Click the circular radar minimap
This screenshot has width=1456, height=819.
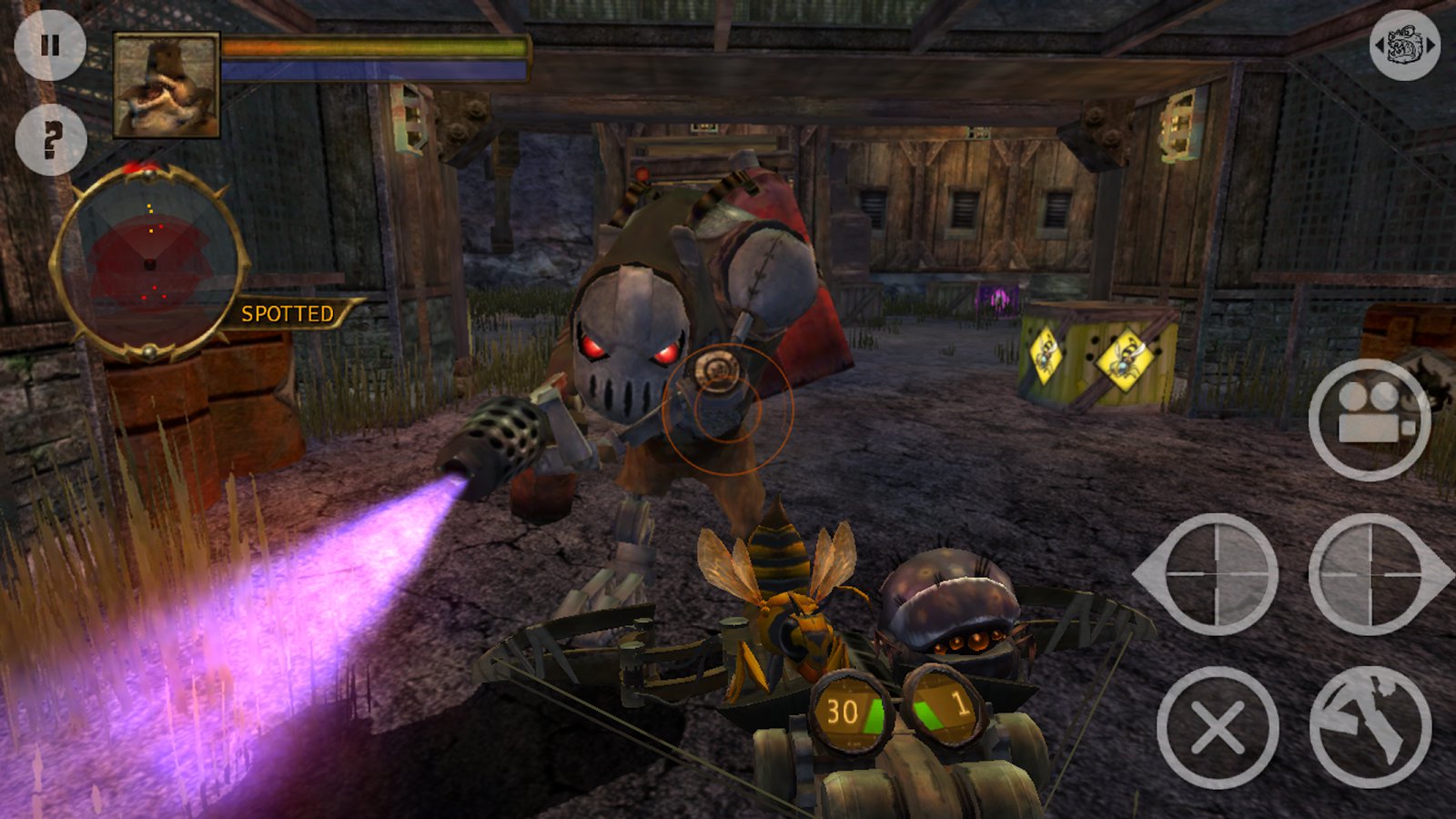pyautogui.click(x=150, y=263)
